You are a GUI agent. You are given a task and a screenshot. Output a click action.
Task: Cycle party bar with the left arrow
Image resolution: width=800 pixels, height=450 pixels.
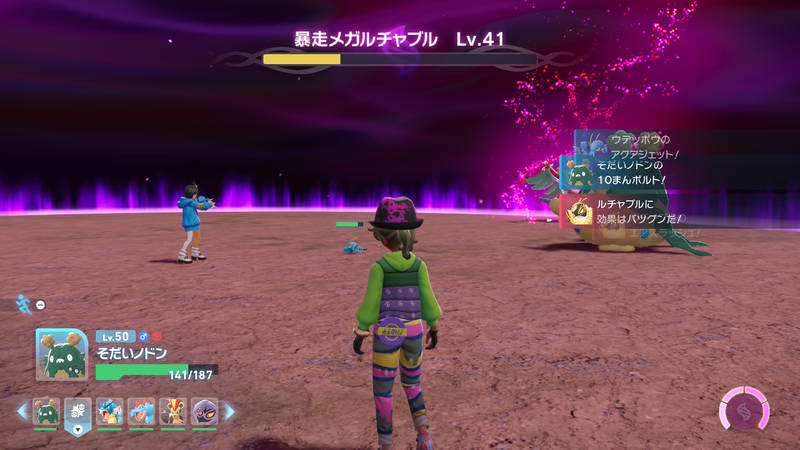pos(22,410)
